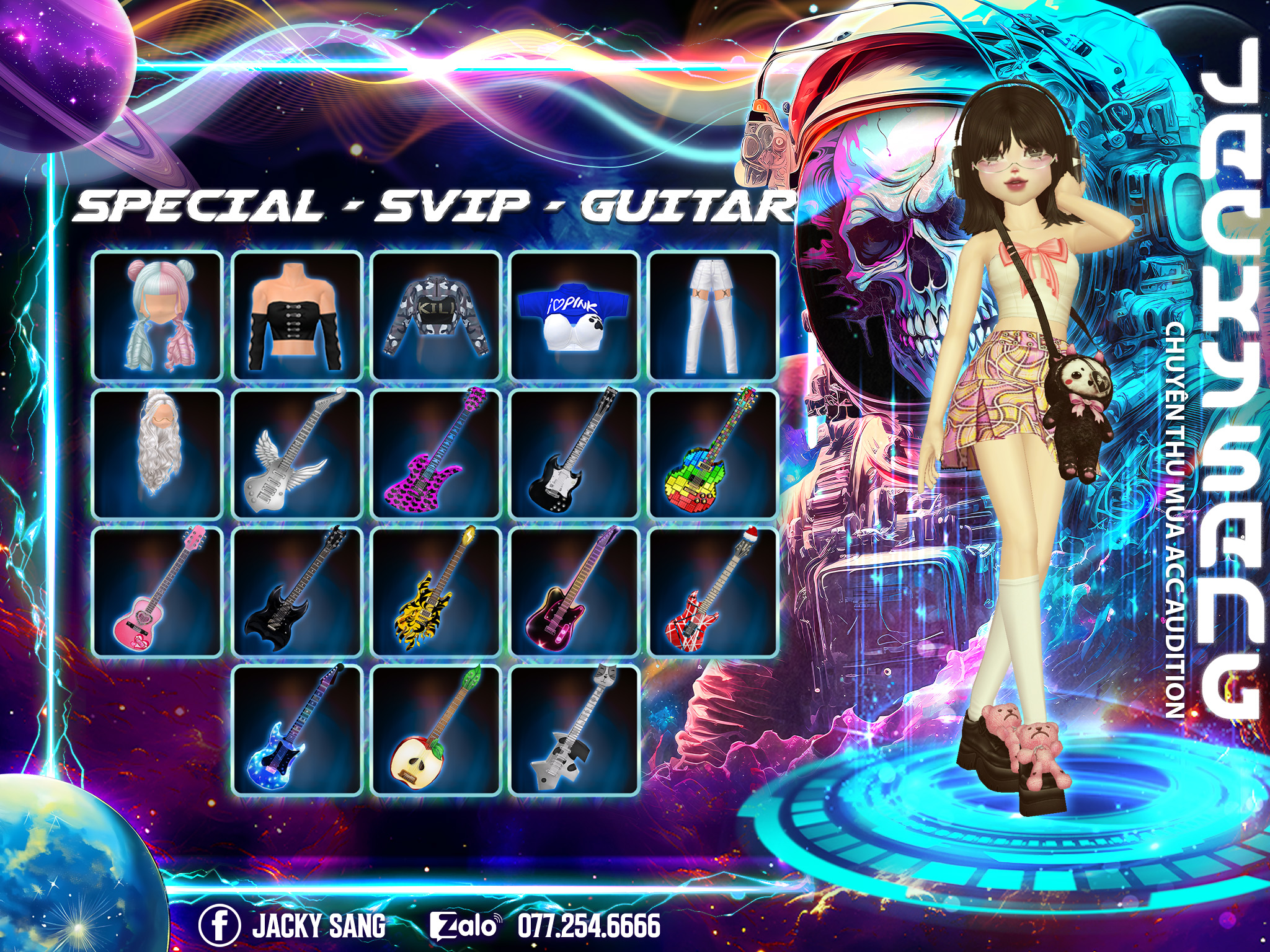Select the pastel twin-tail hair item
The image size is (1270, 952).
tap(158, 315)
